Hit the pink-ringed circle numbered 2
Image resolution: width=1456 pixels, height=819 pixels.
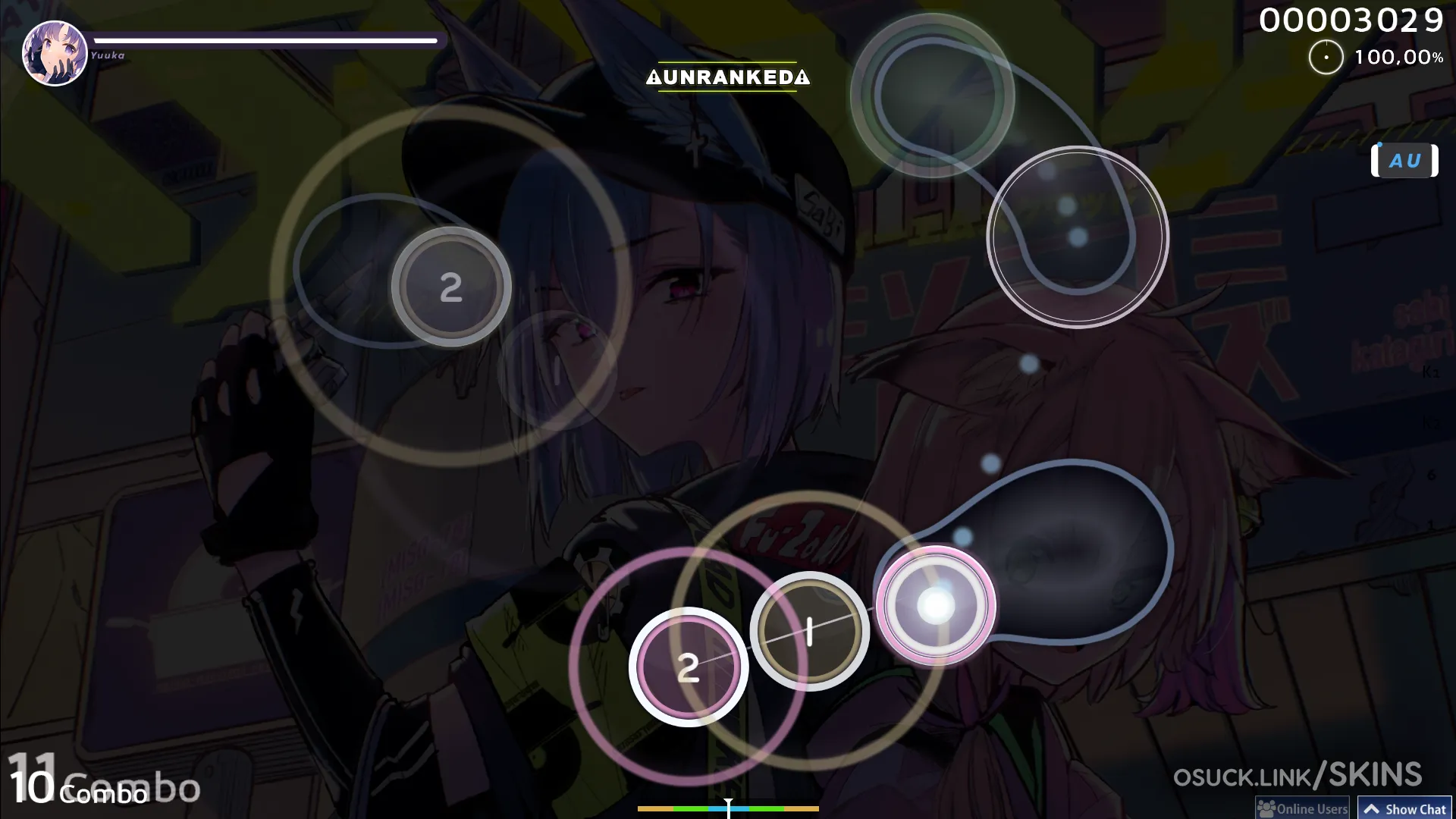click(x=688, y=667)
